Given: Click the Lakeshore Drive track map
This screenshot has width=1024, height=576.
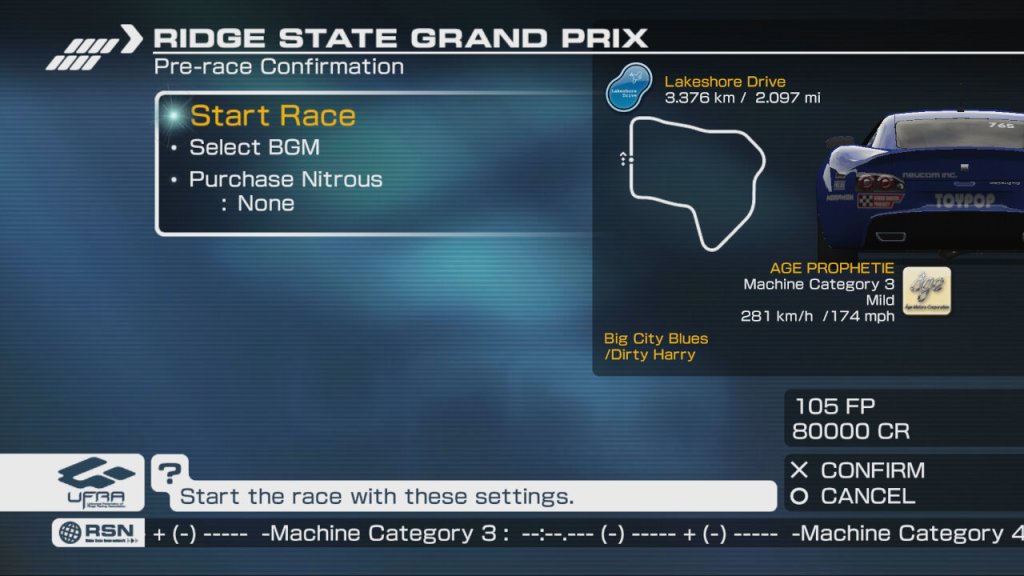Looking at the screenshot, I should (694, 180).
